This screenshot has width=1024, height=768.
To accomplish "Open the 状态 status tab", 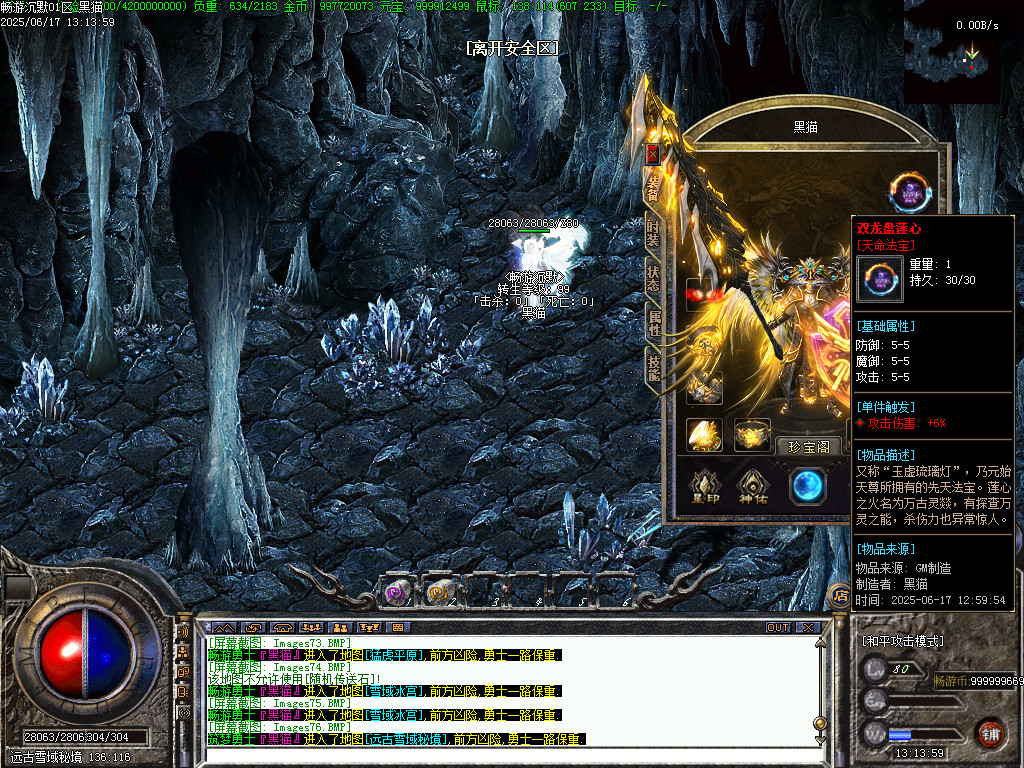I will [652, 278].
